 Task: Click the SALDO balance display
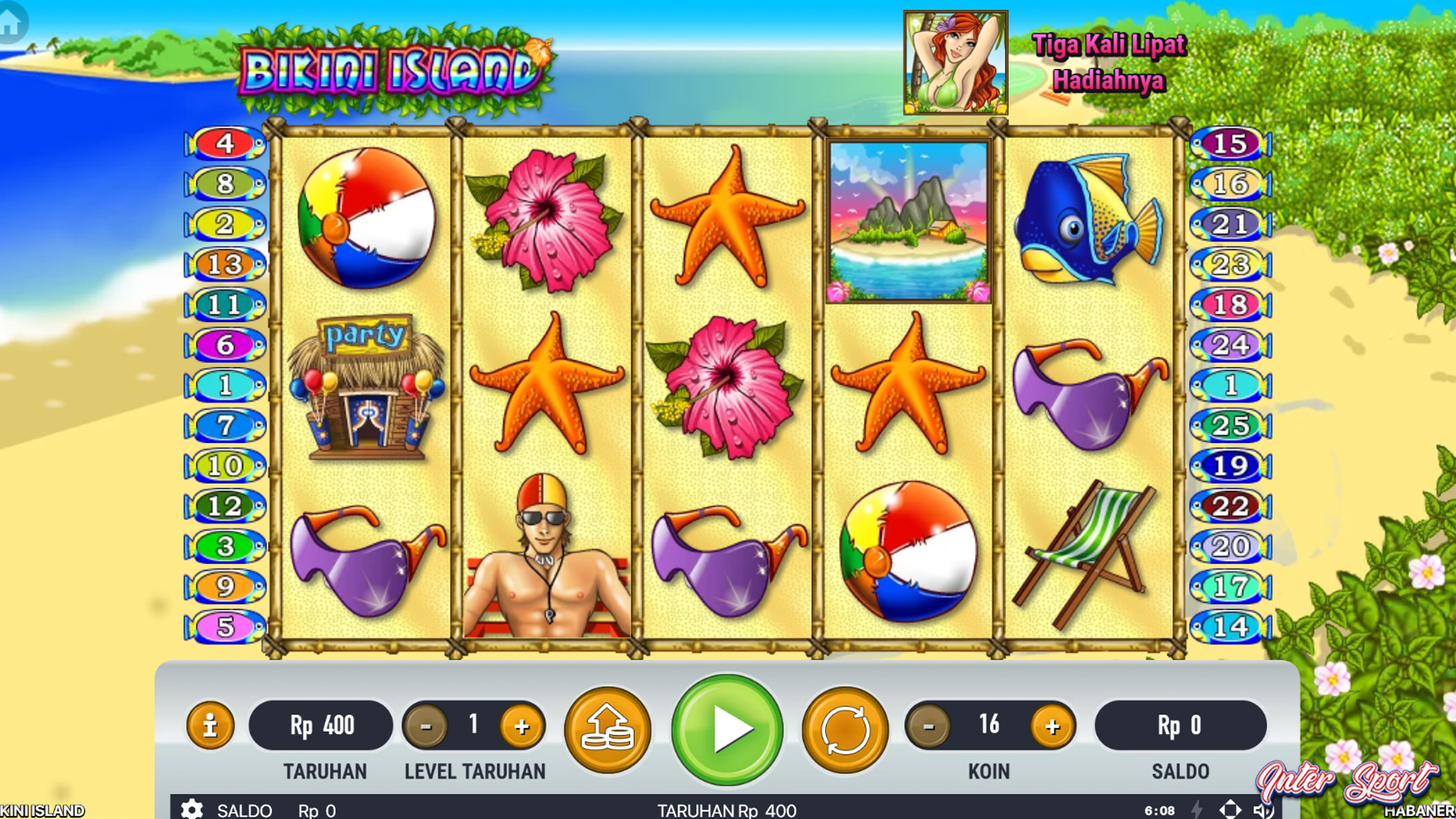tap(1181, 726)
